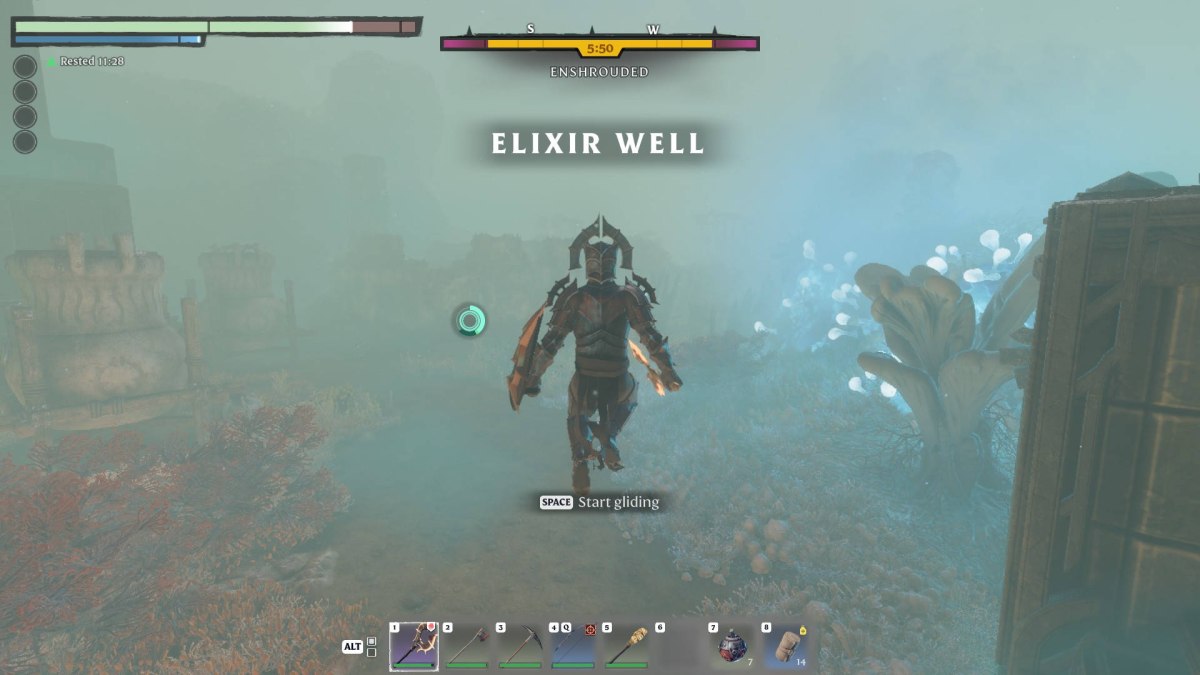1200x675 pixels.
Task: Select the bow in hotbar slot 4
Action: pyautogui.click(x=573, y=646)
